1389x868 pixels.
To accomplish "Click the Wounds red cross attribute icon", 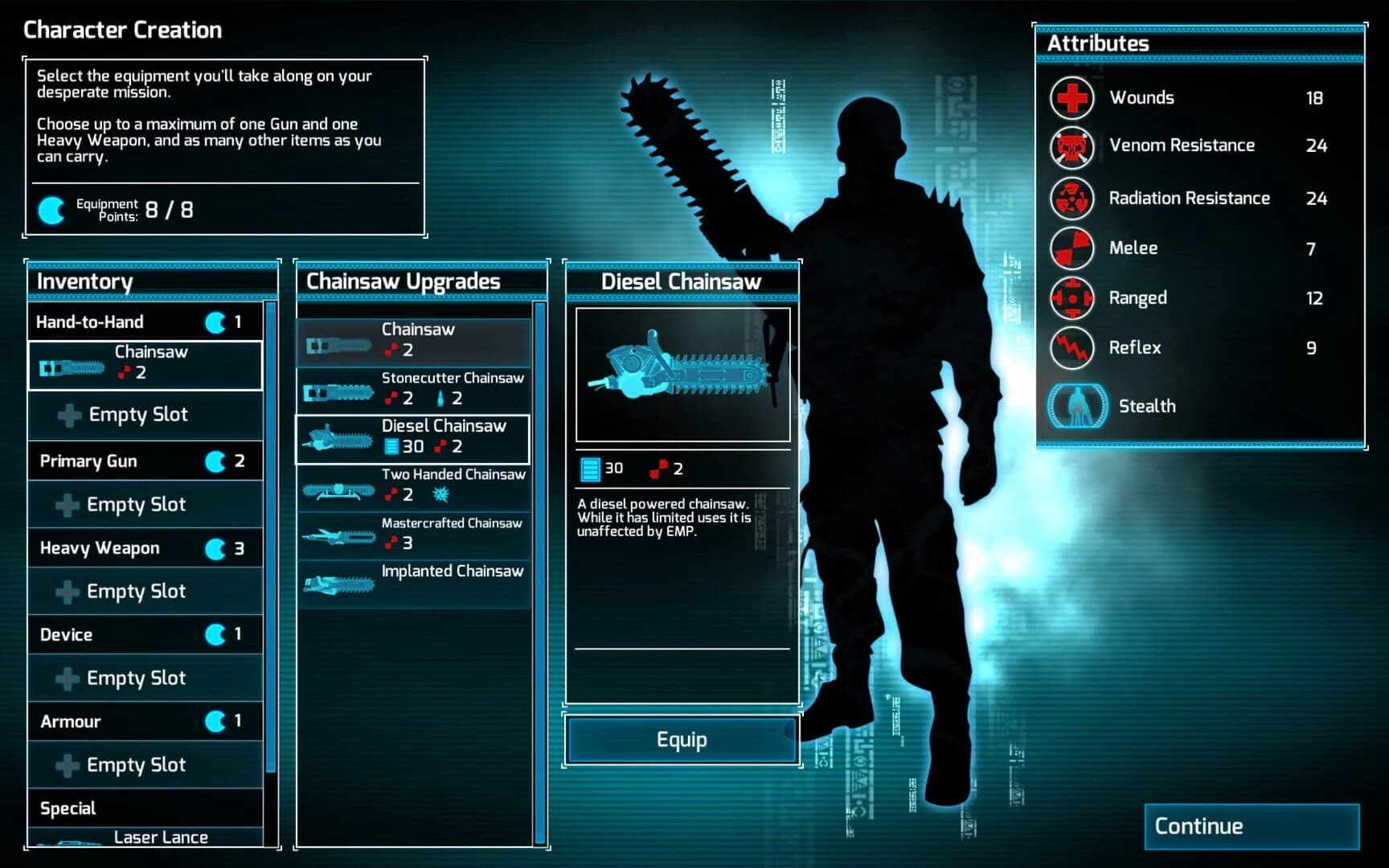I will pyautogui.click(x=1072, y=97).
